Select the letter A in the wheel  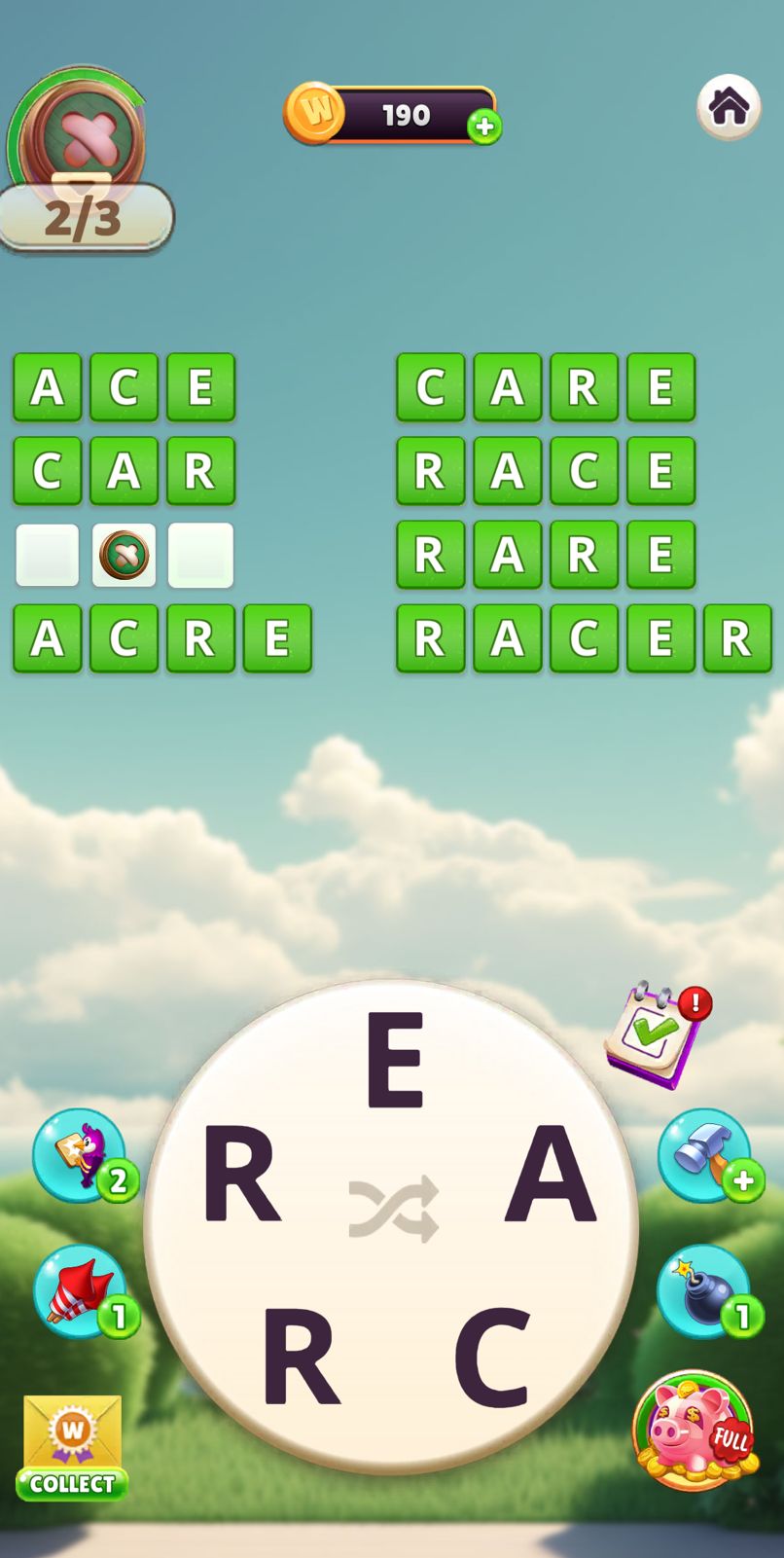pos(550,1172)
